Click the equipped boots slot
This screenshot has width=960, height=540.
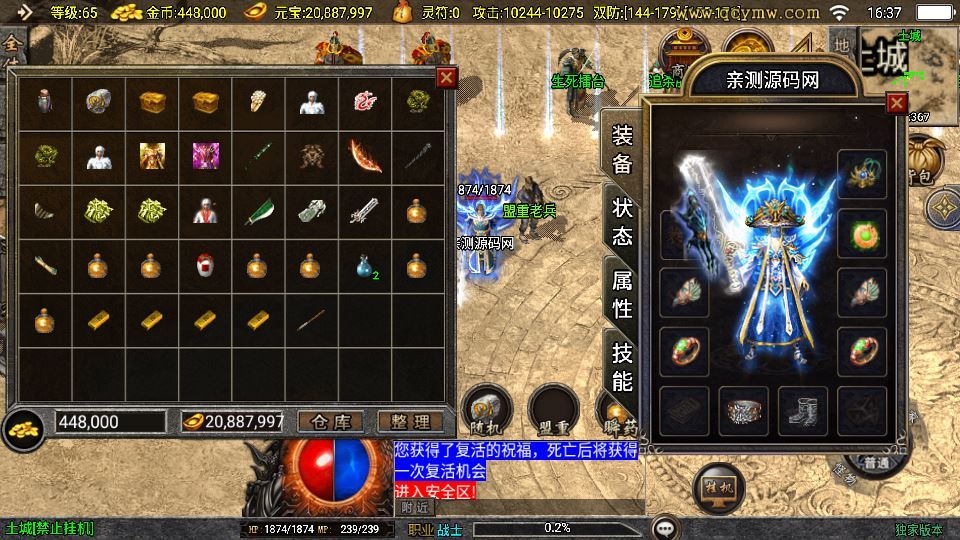803,410
